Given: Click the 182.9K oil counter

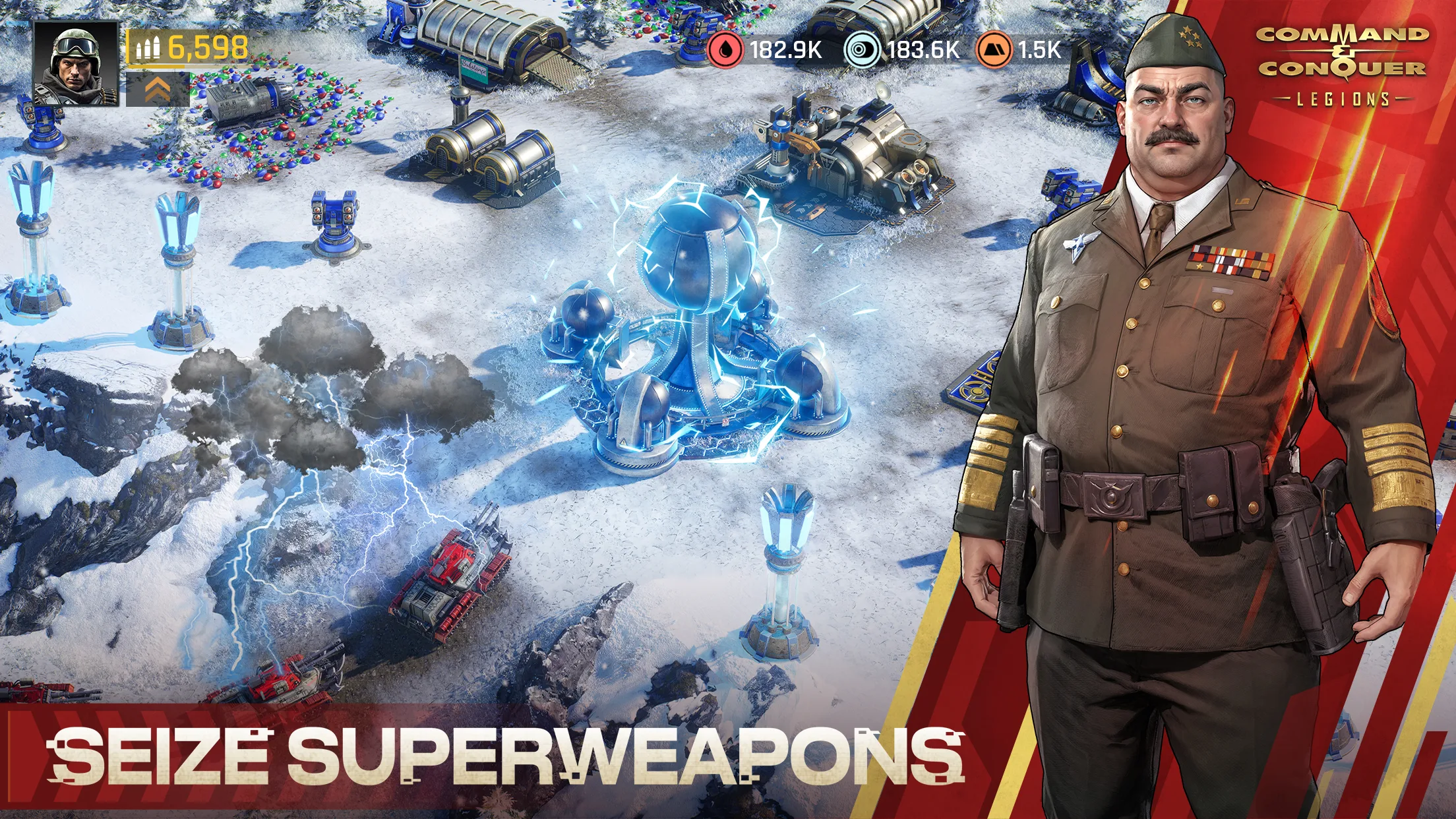Looking at the screenshot, I should click(786, 49).
